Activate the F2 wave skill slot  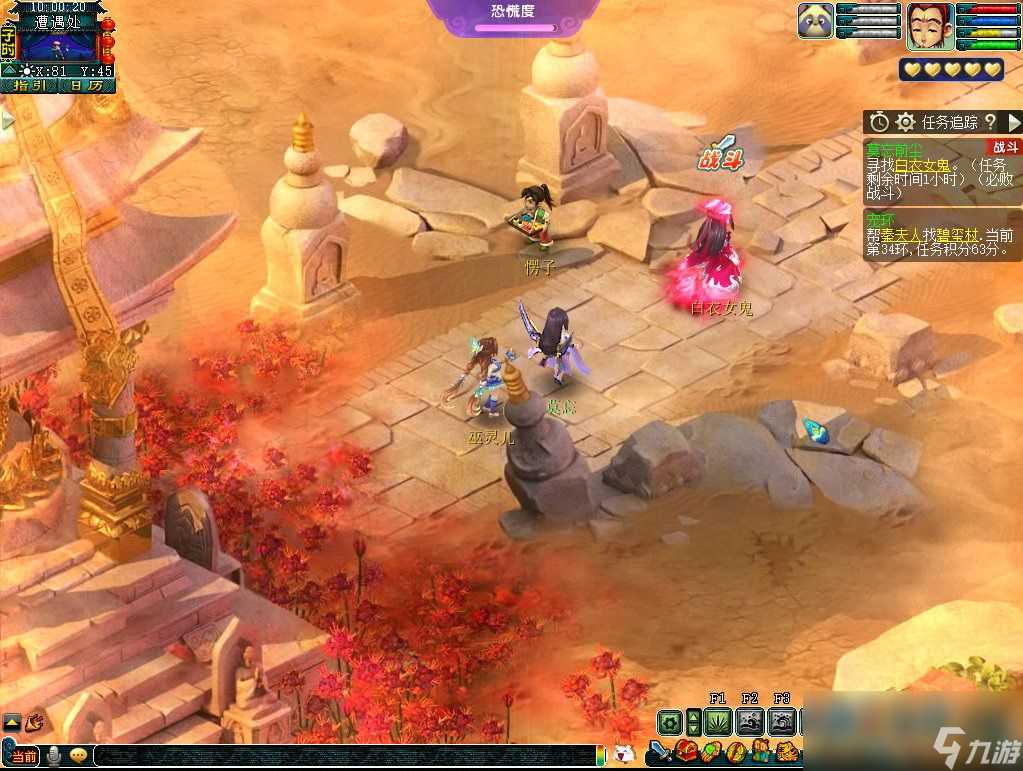point(750,721)
